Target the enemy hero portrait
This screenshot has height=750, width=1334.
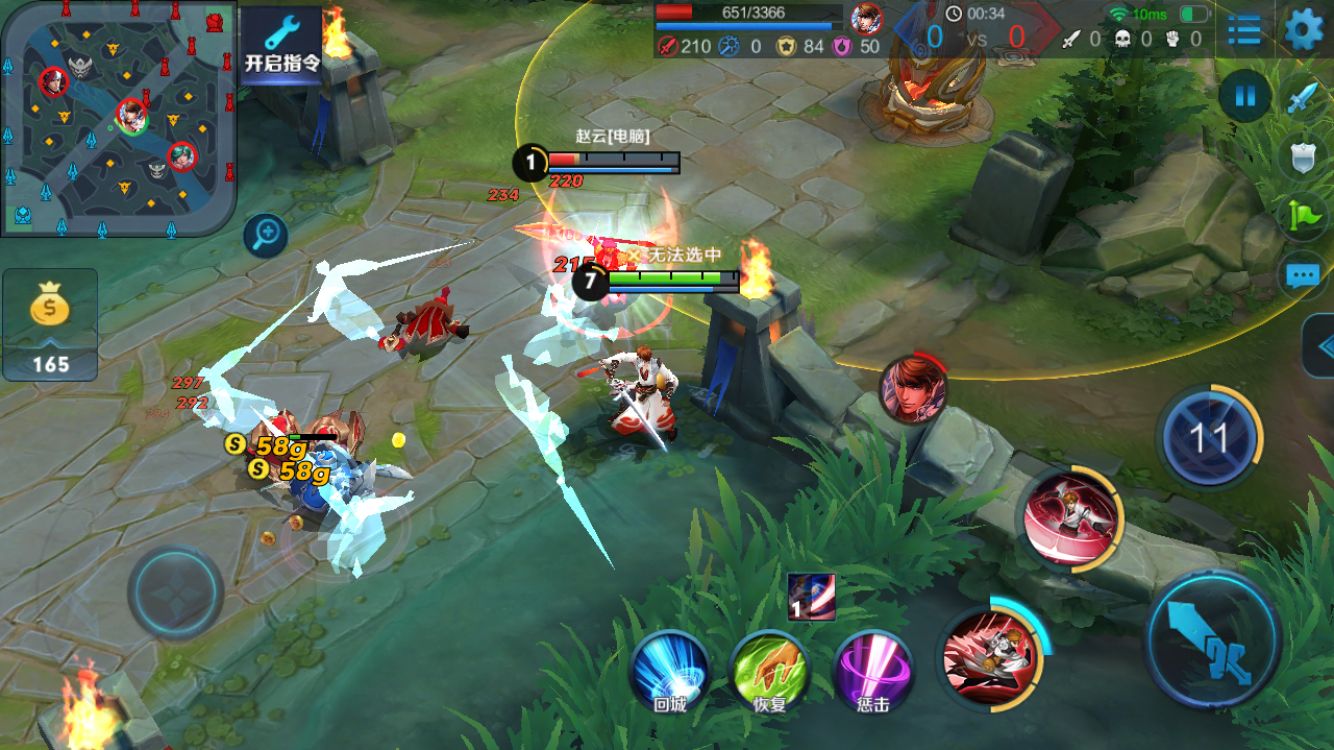point(912,389)
